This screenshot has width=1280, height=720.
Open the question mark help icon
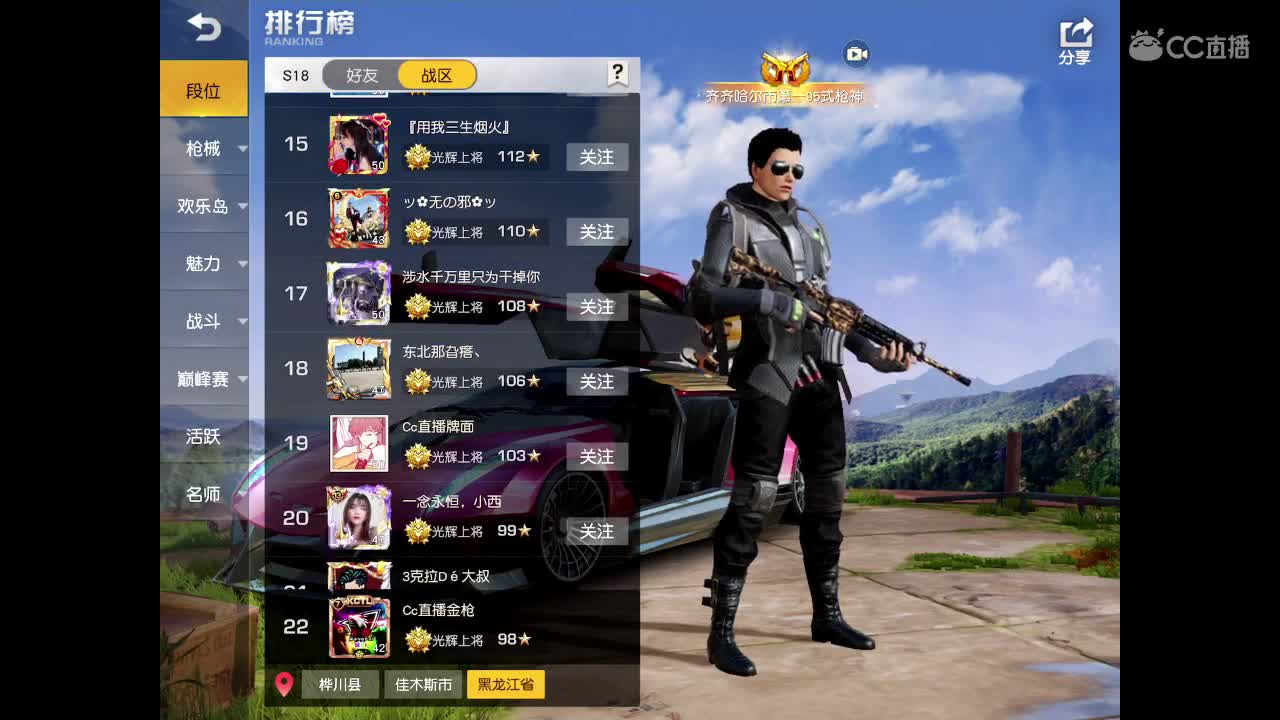coord(617,73)
